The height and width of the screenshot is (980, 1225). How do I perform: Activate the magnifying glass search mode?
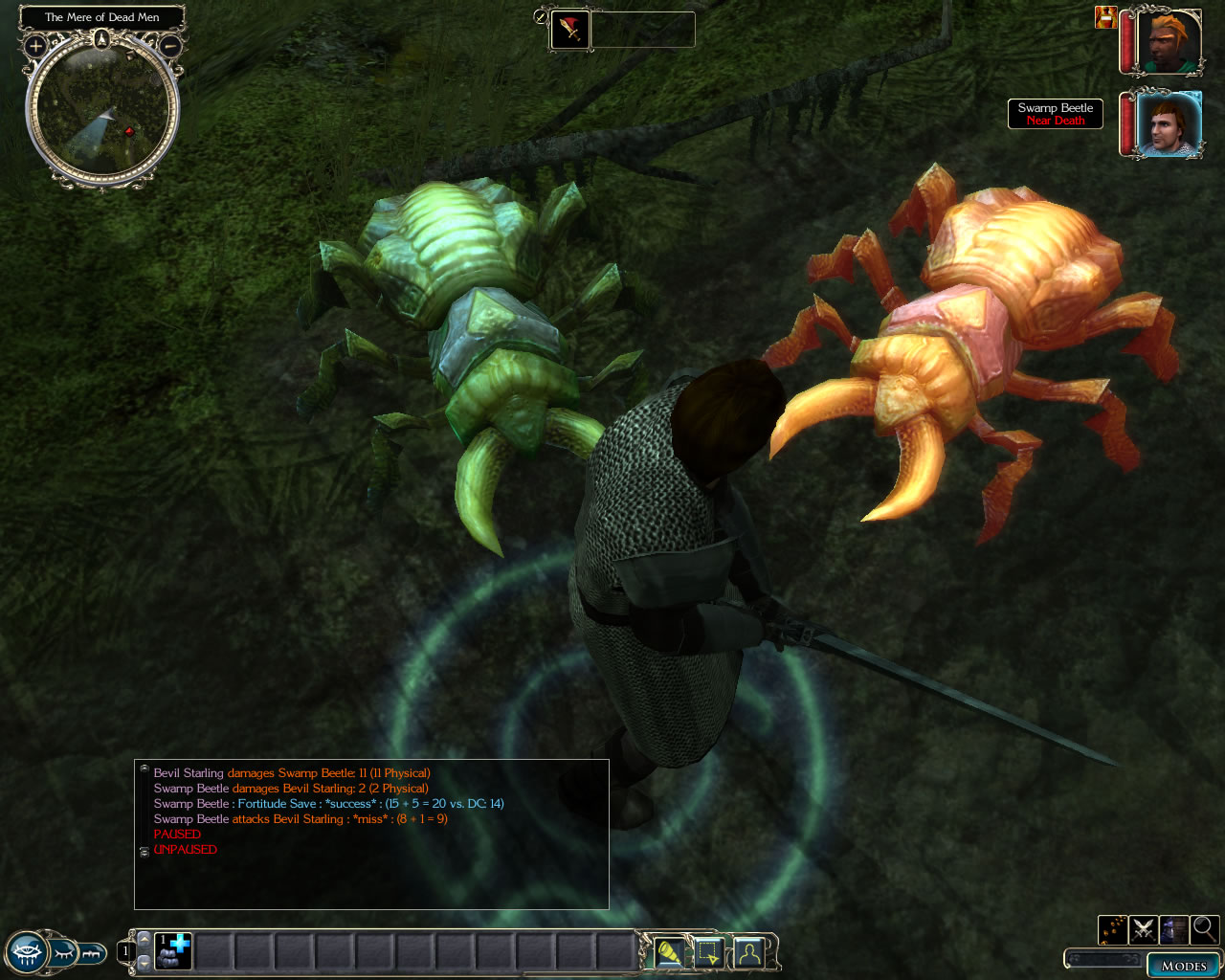click(x=1205, y=928)
